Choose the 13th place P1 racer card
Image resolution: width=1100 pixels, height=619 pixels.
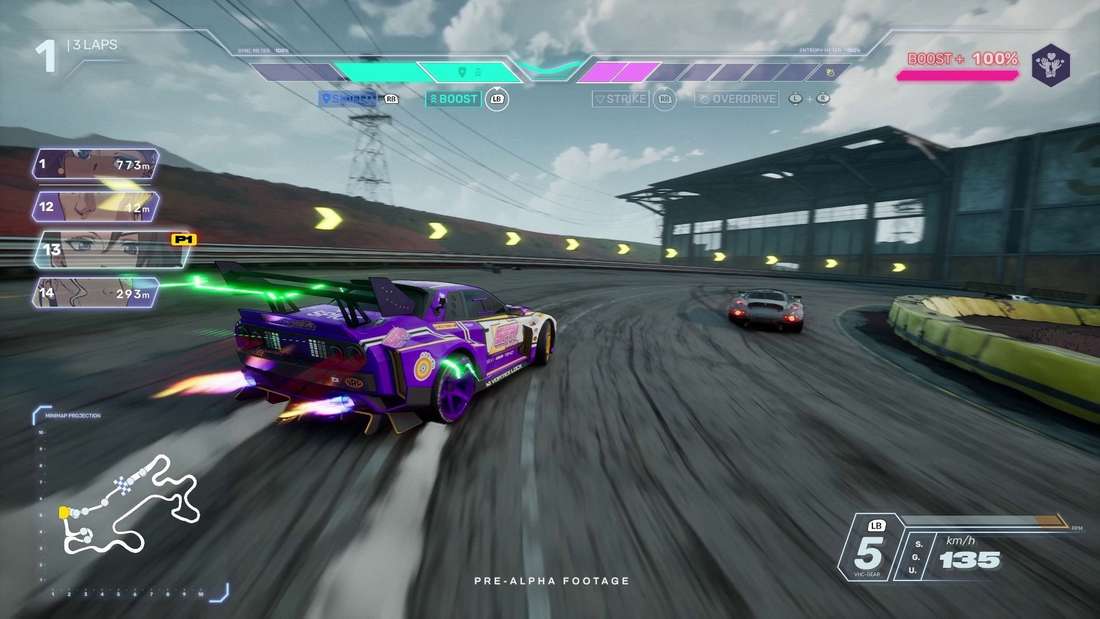coord(110,250)
